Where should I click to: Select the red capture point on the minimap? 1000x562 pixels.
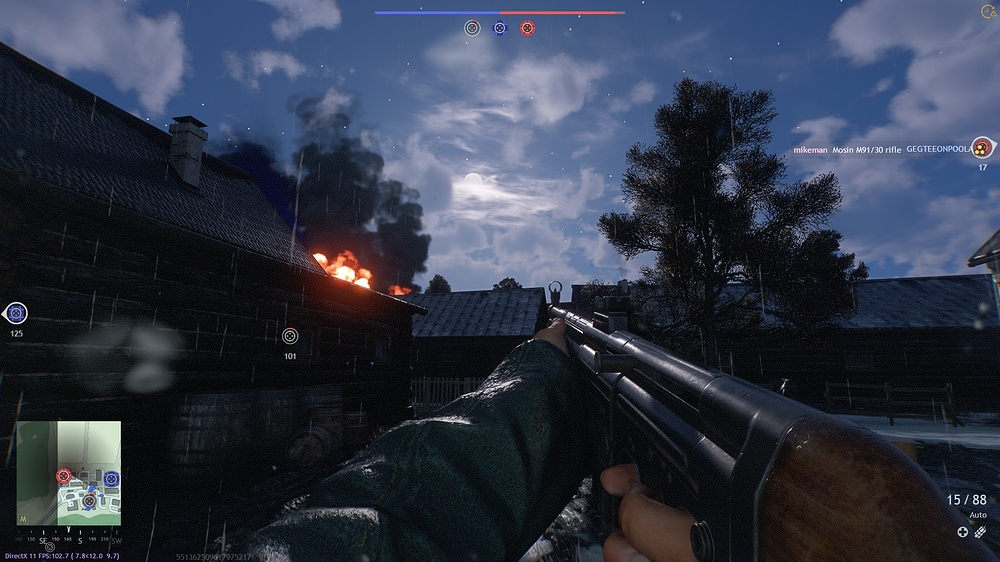coord(64,476)
